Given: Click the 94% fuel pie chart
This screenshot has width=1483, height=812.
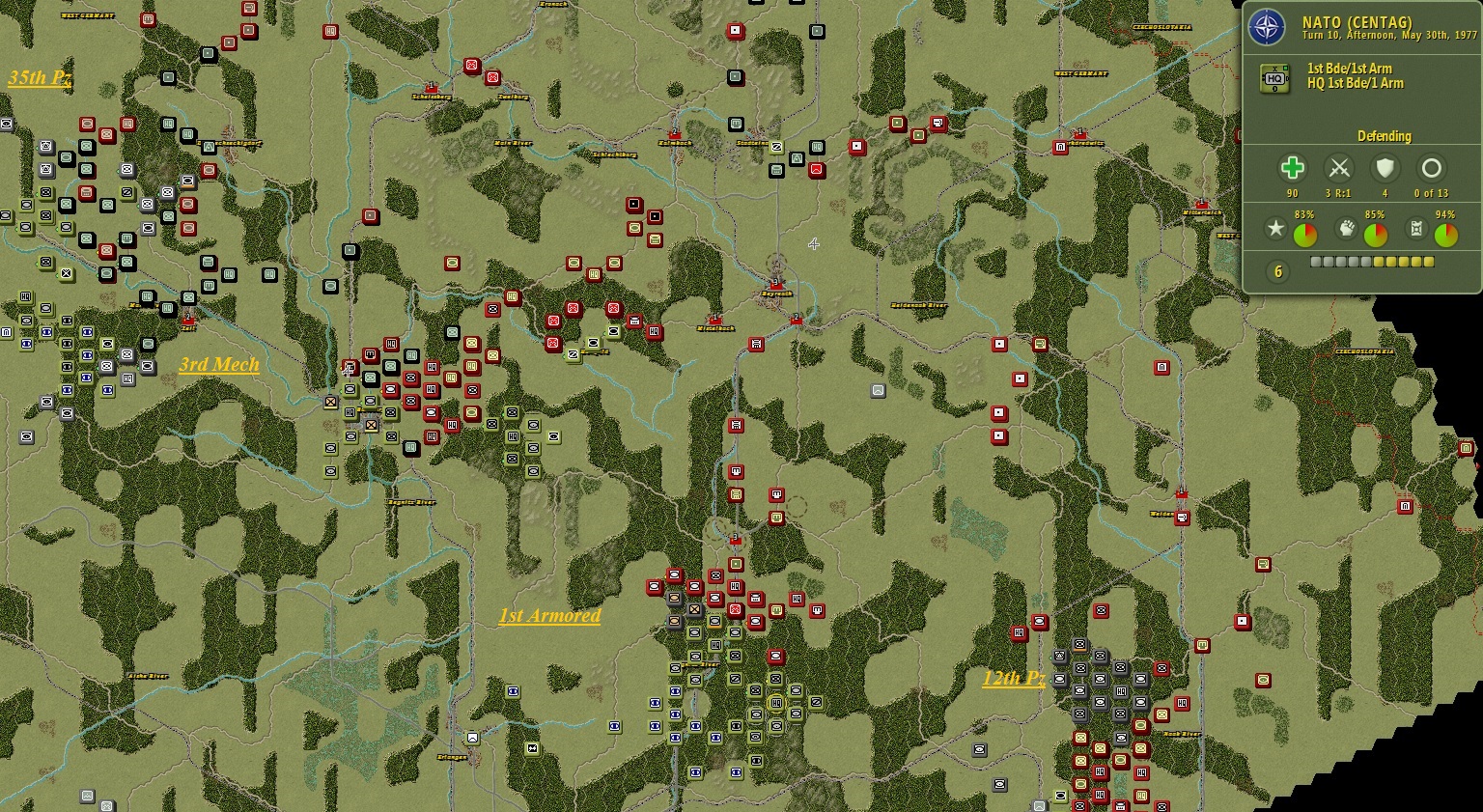Looking at the screenshot, I should point(1445,233).
